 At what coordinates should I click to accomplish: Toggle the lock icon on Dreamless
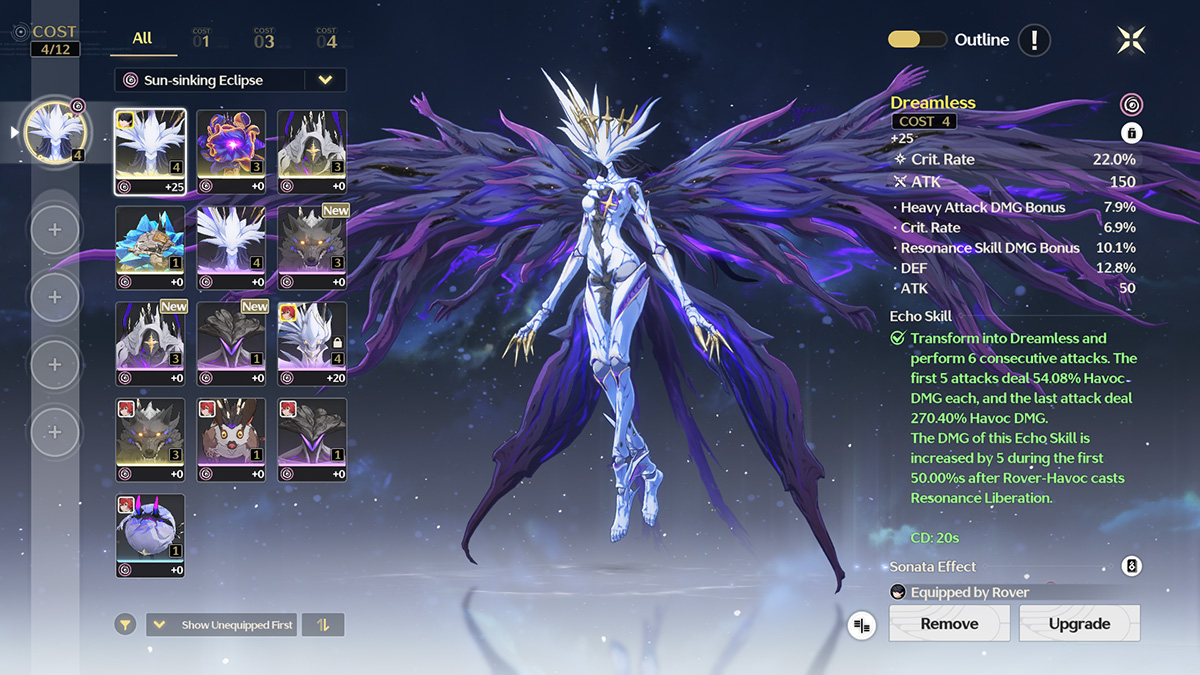click(x=1131, y=132)
